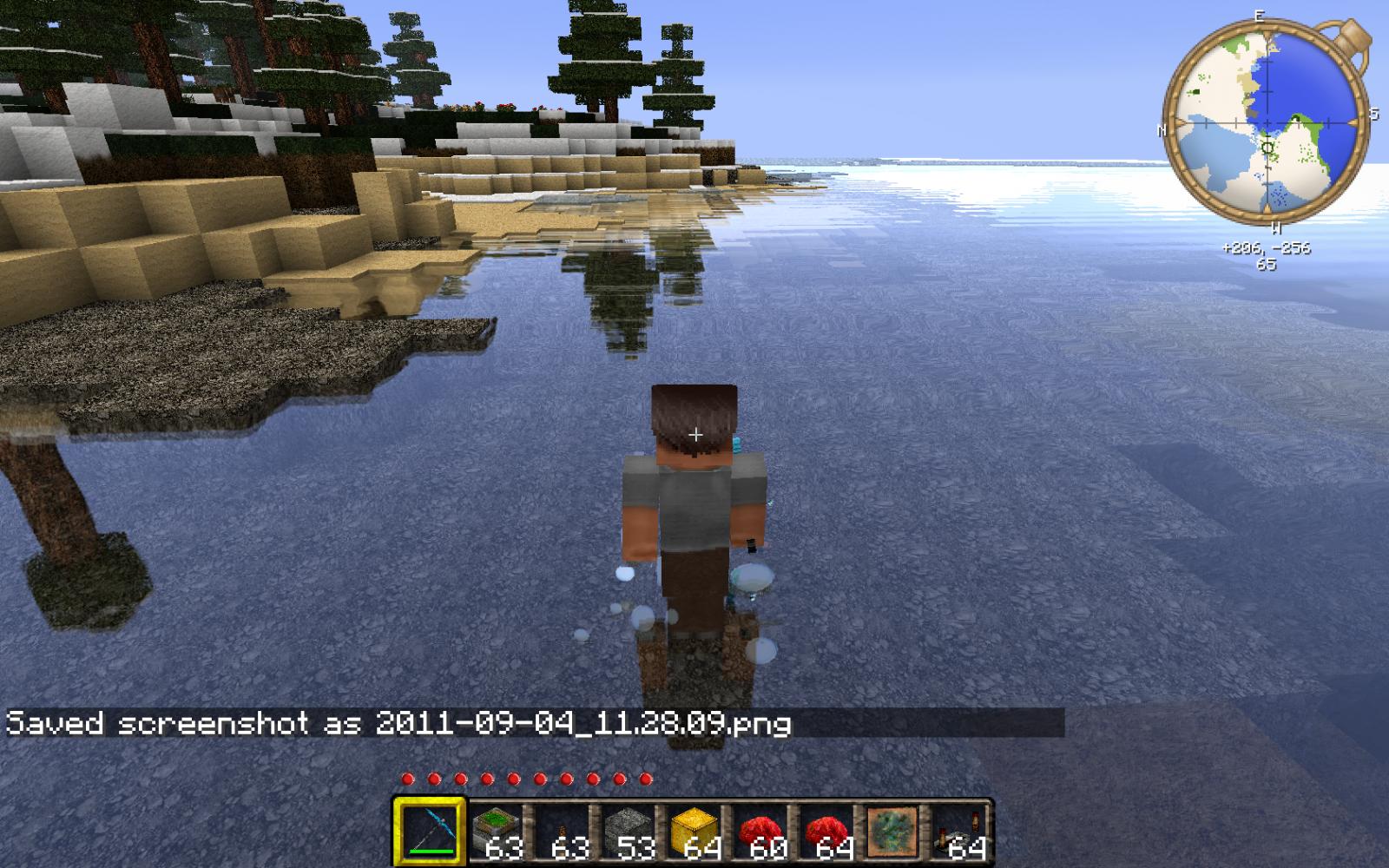Select the gray stone block stack
The width and height of the screenshot is (1389, 868).
point(628,831)
